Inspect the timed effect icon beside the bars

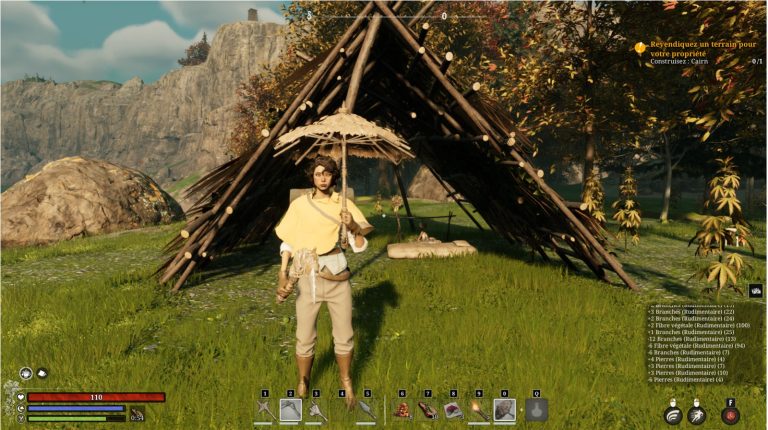click(x=137, y=414)
